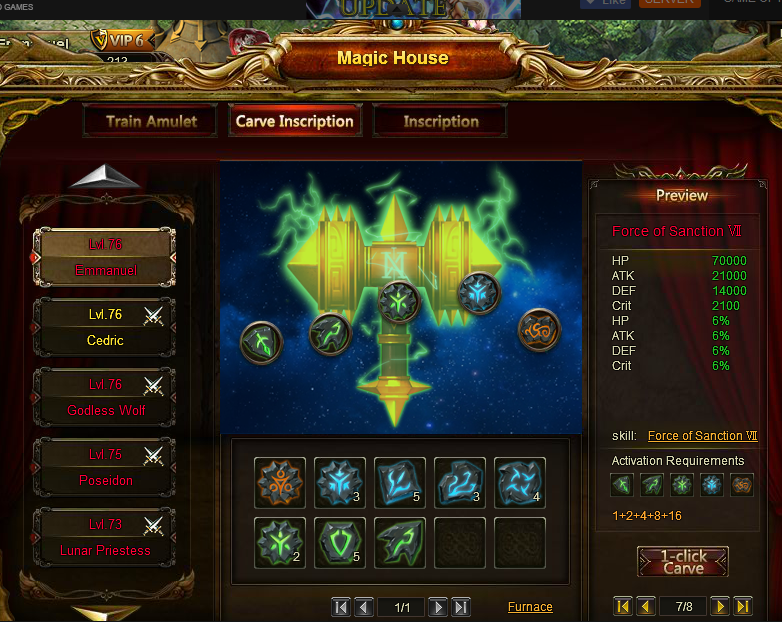Switch to the Train Amulet tab
The width and height of the screenshot is (782, 622).
coord(151,122)
